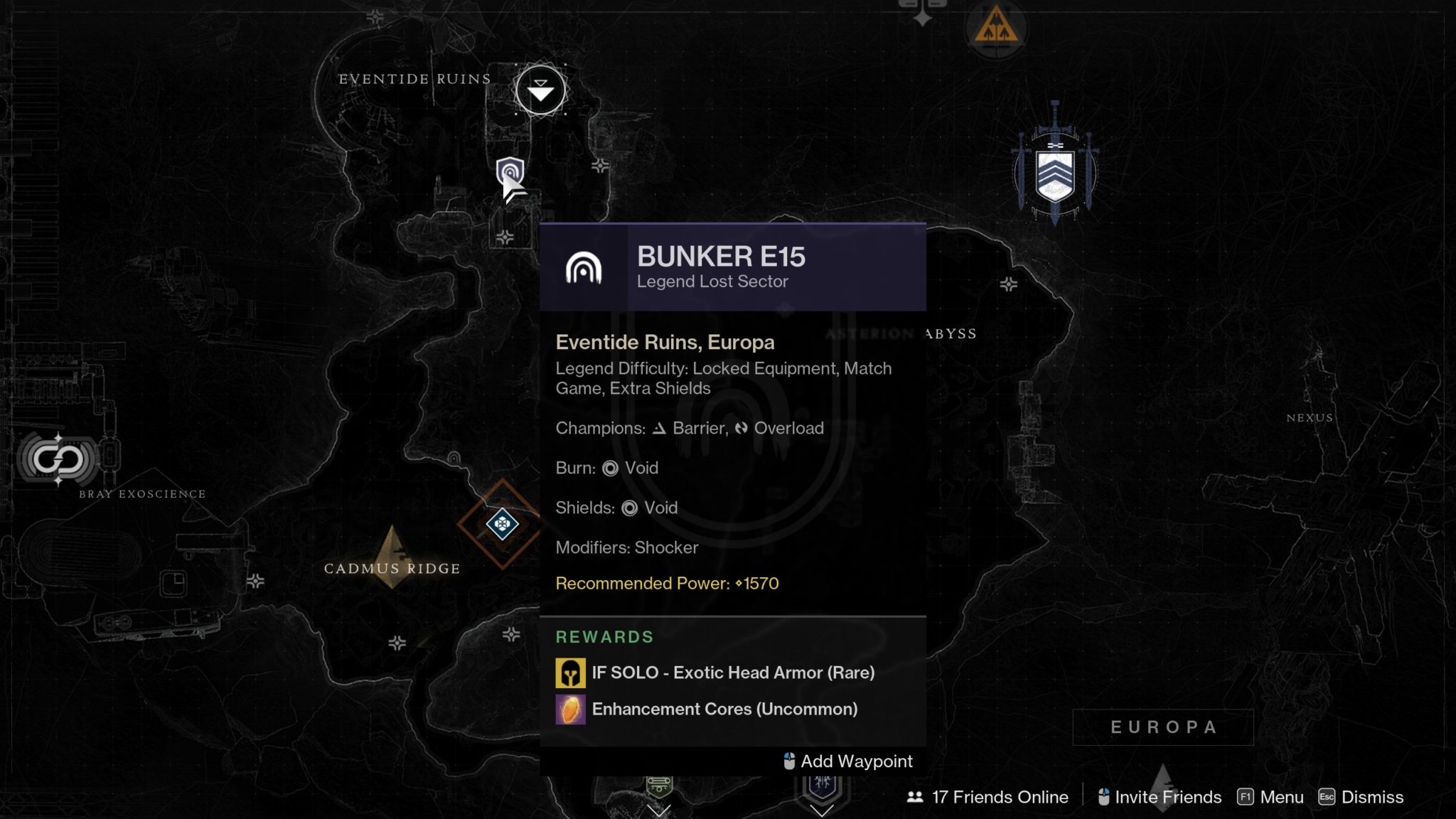This screenshot has width=1456, height=819.
Task: Click the fast travel landing zone marker
Action: pyautogui.click(x=541, y=91)
